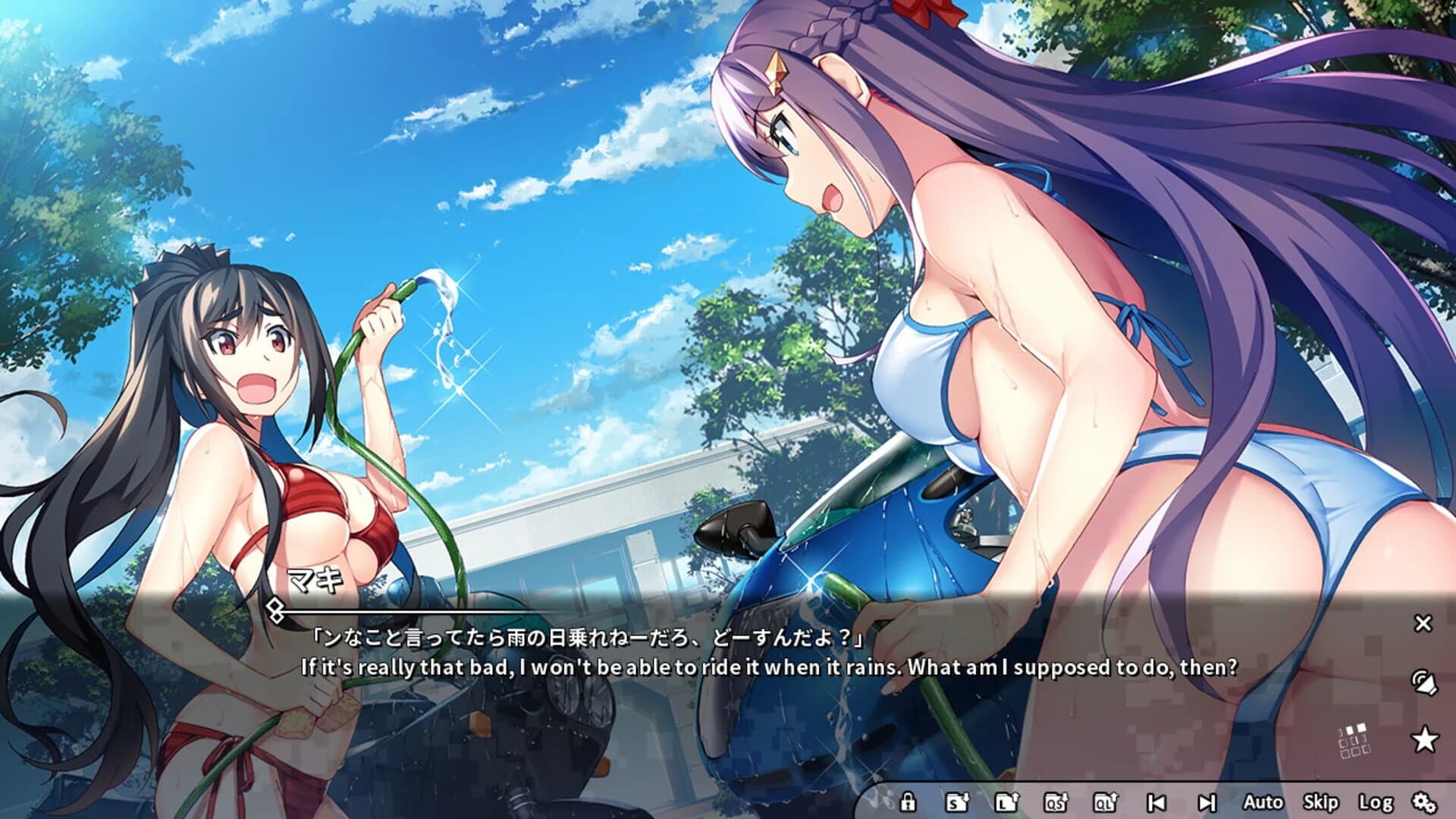Click the Save icon on the toolbar
The width and height of the screenshot is (1456, 819).
[x=958, y=802]
